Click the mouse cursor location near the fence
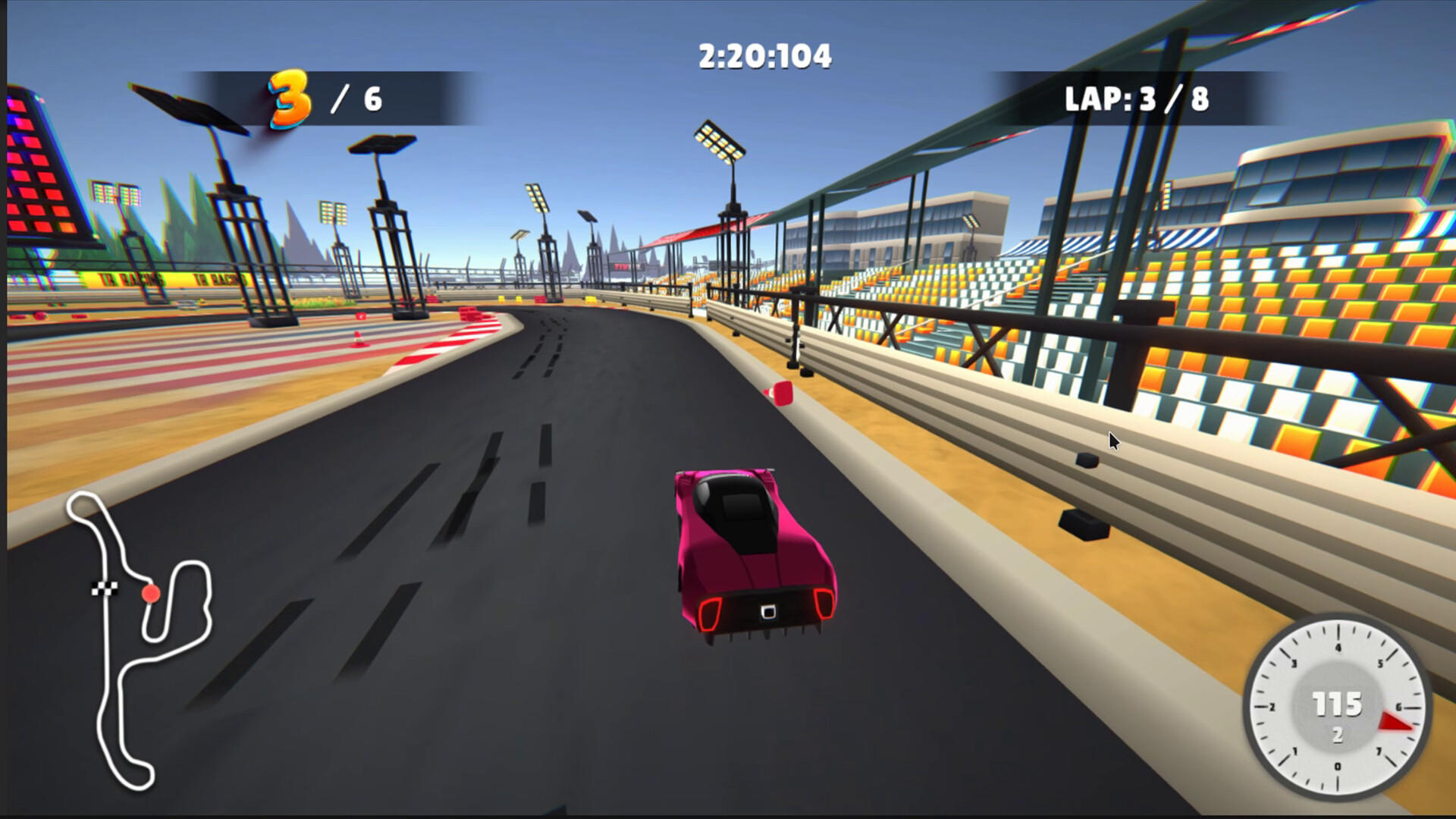This screenshot has height=819, width=1456. [1112, 440]
